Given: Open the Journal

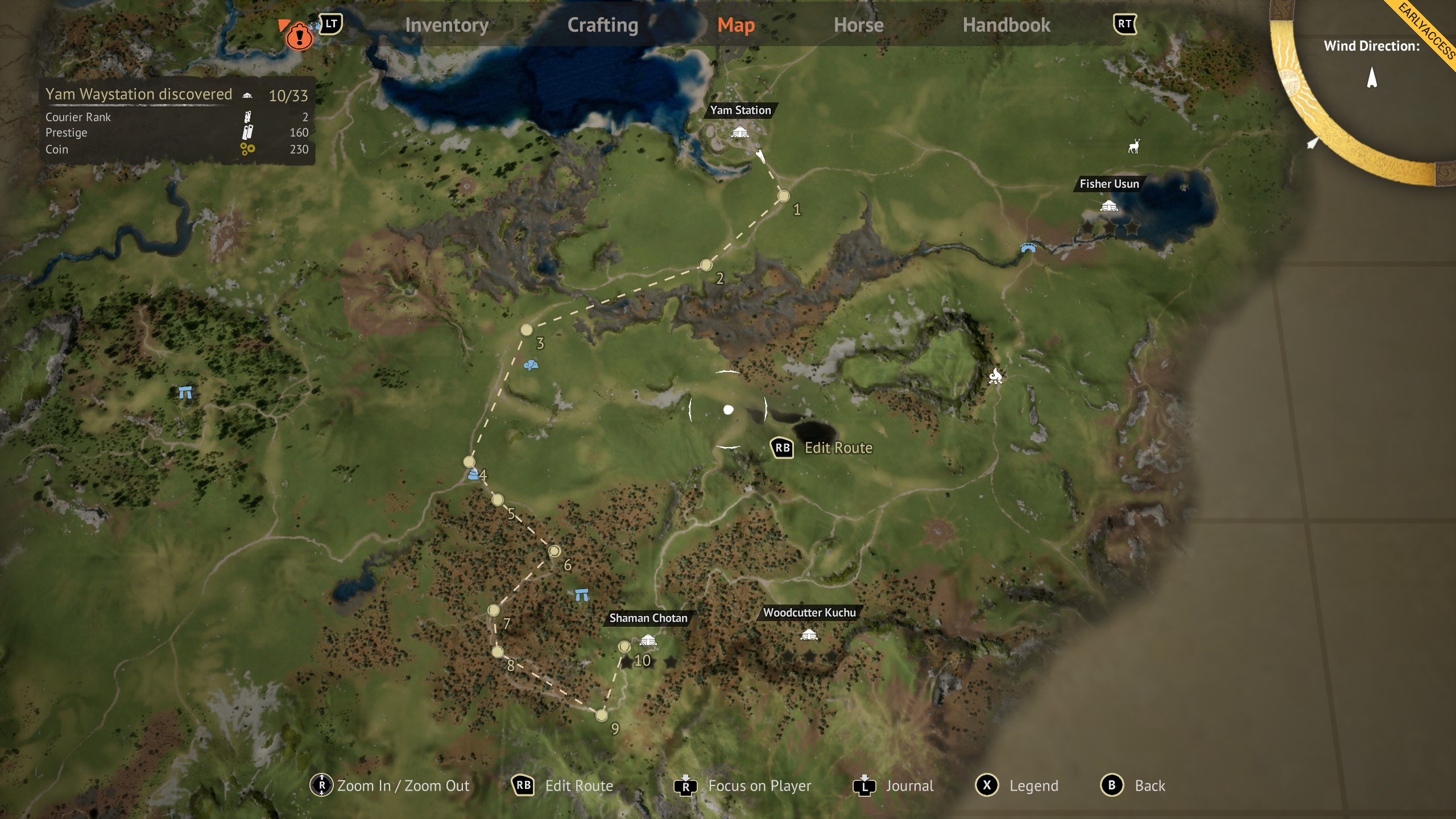Looking at the screenshot, I should (x=911, y=786).
